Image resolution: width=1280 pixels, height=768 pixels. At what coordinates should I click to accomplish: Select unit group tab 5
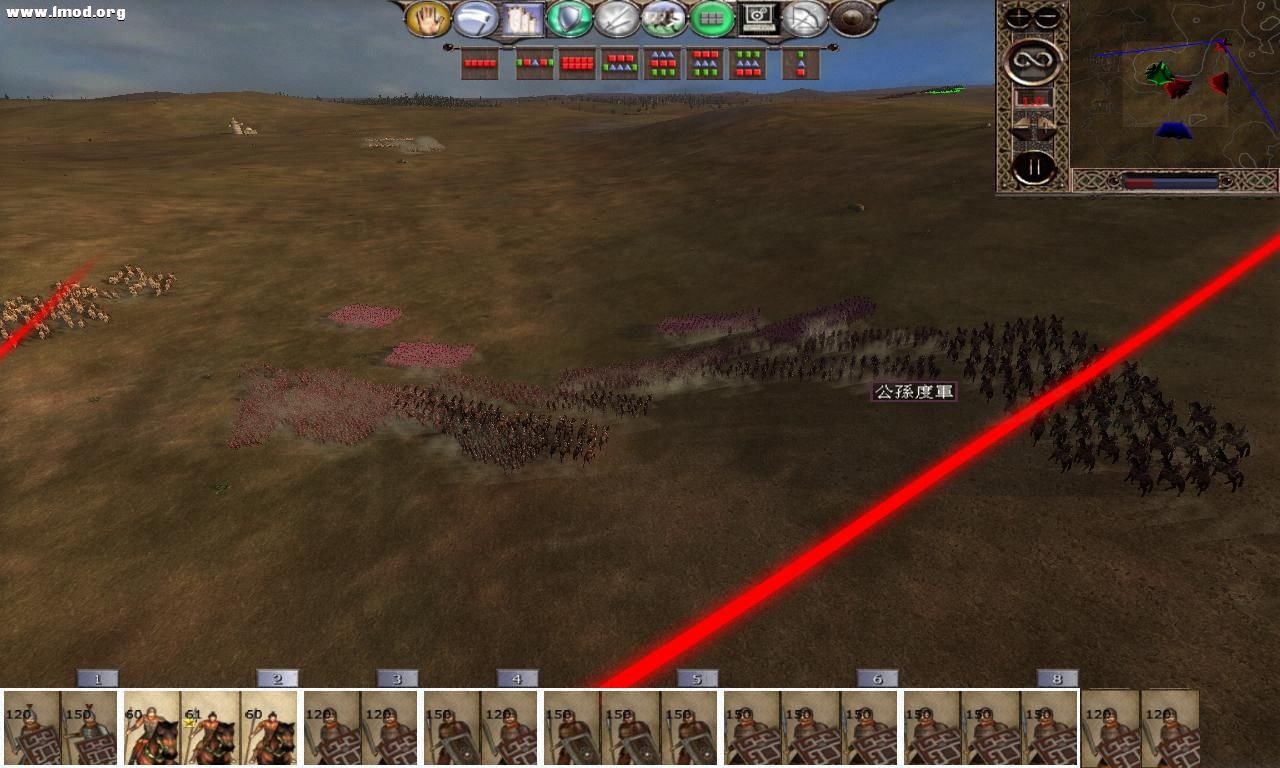click(697, 679)
